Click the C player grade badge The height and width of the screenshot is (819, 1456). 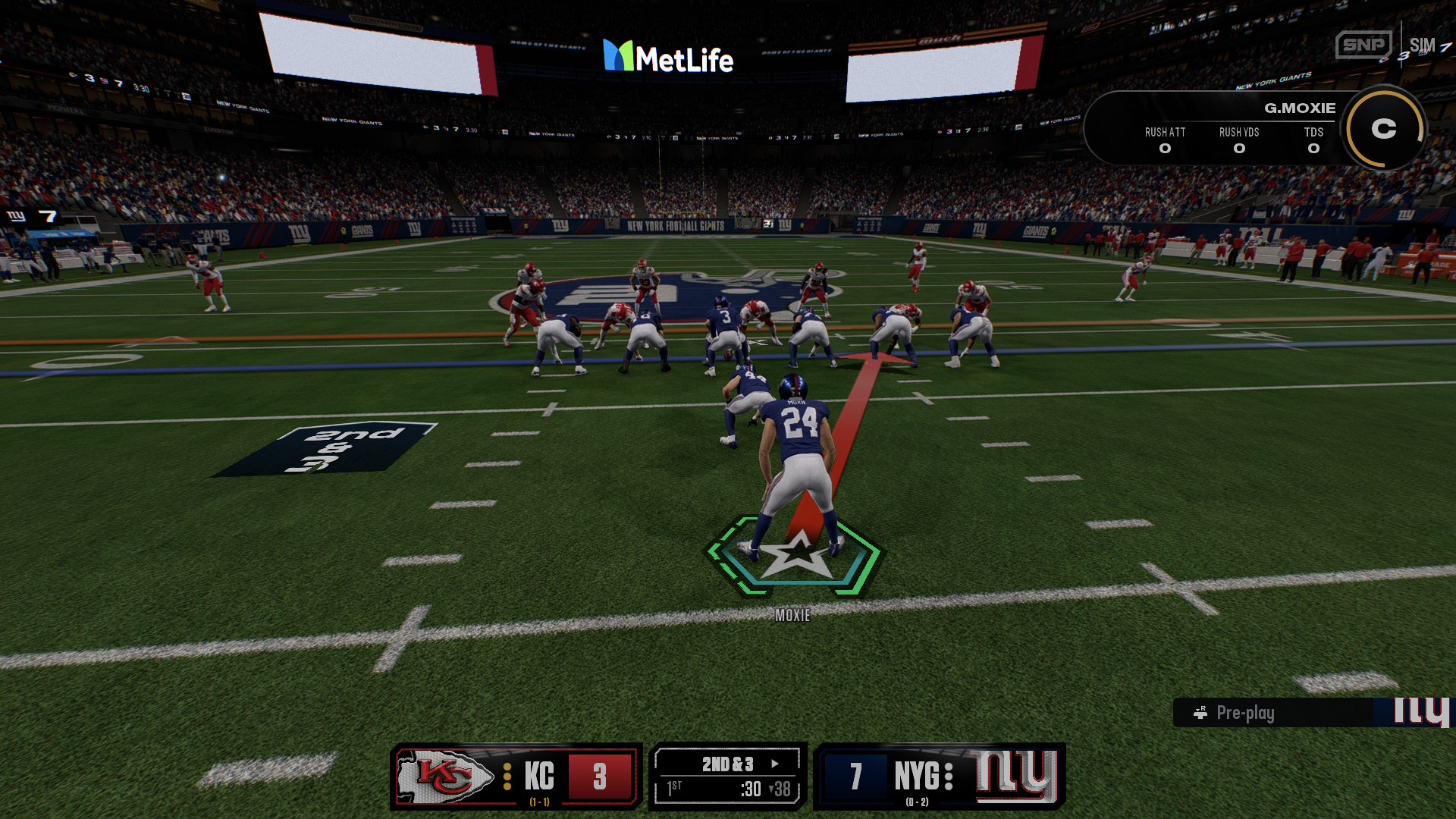pyautogui.click(x=1383, y=129)
